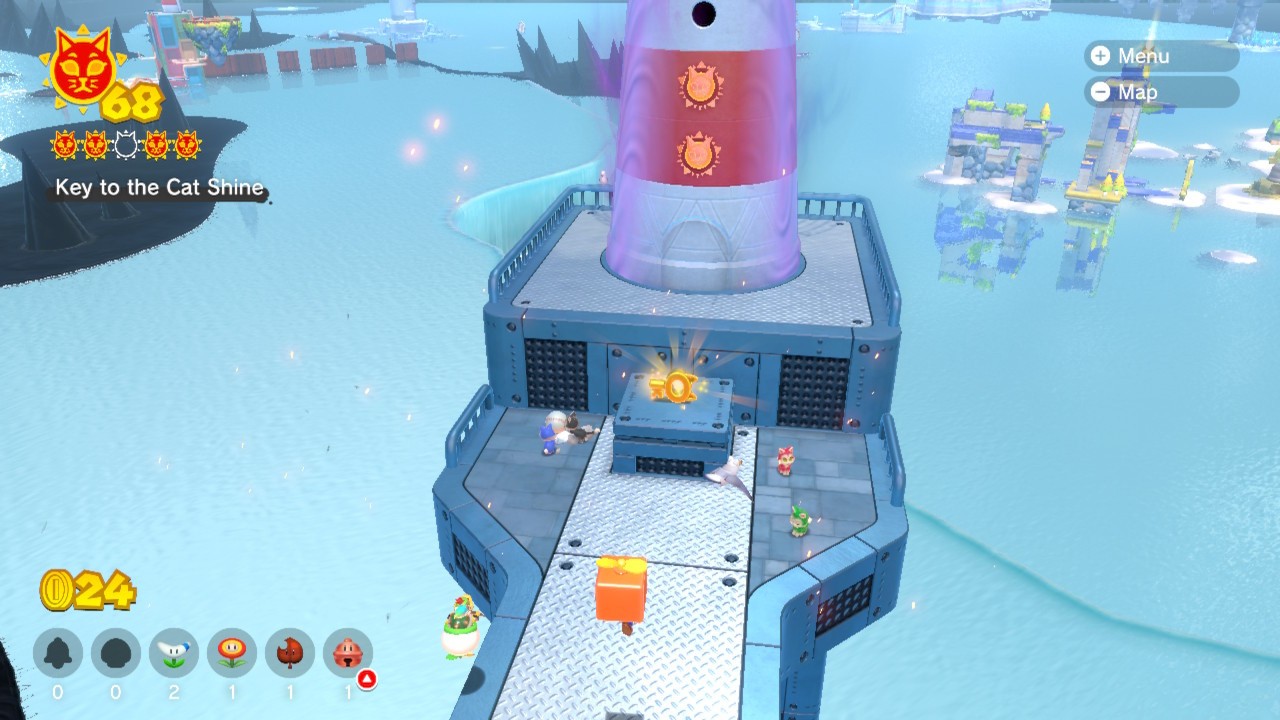Select the empty Super Bell slot

(58, 654)
